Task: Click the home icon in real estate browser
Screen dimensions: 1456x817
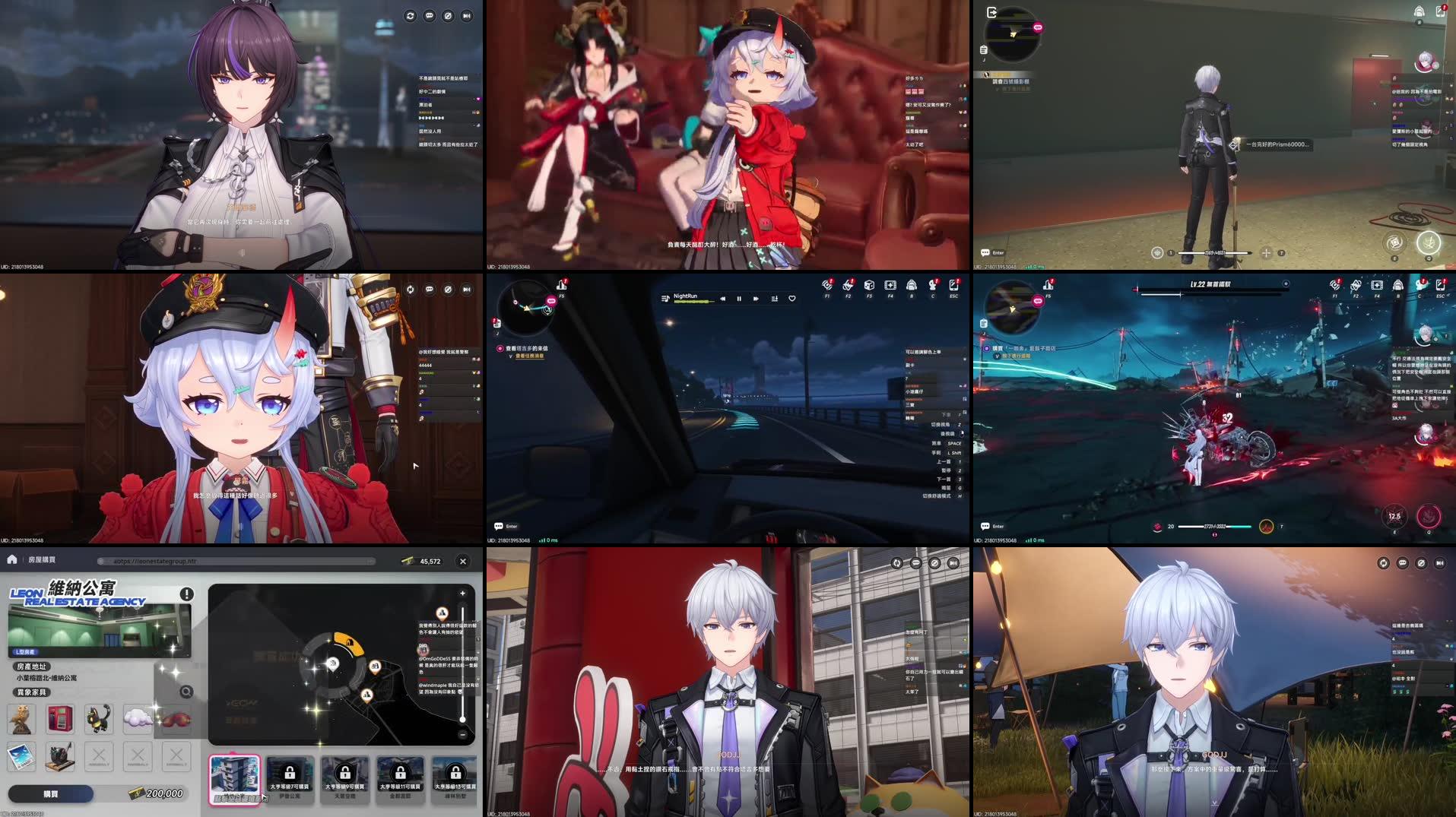Action: (x=11, y=561)
